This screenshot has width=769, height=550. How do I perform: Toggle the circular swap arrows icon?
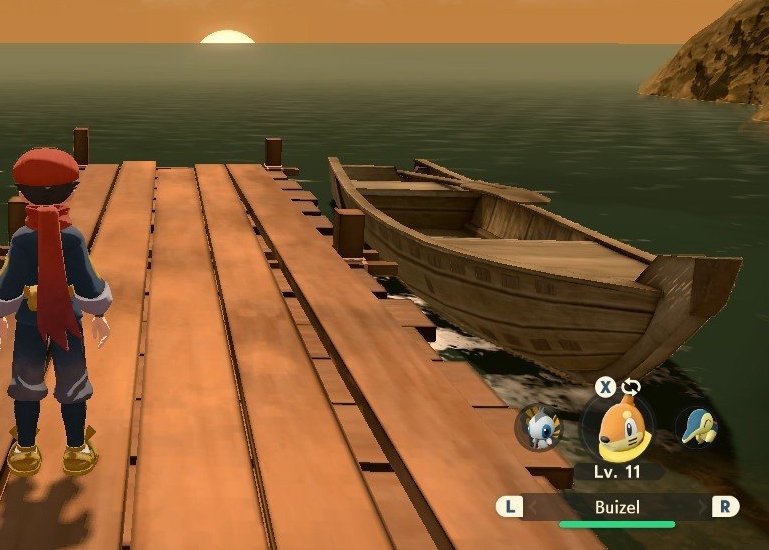tap(630, 387)
